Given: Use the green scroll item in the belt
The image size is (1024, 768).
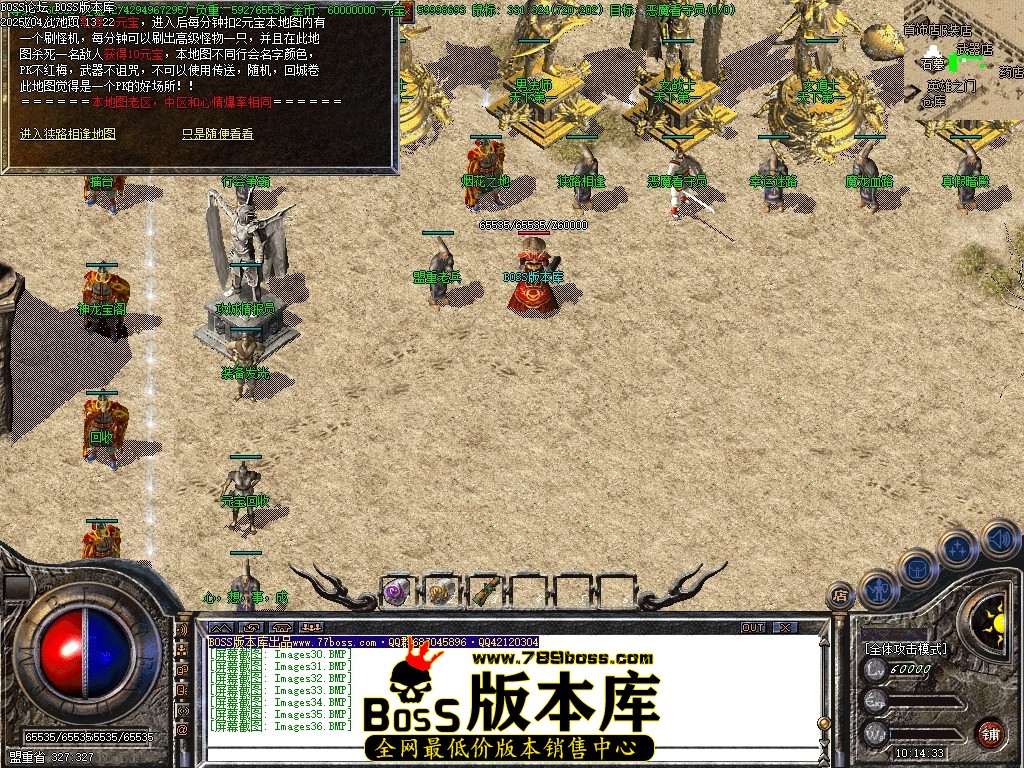Looking at the screenshot, I should click(484, 591).
